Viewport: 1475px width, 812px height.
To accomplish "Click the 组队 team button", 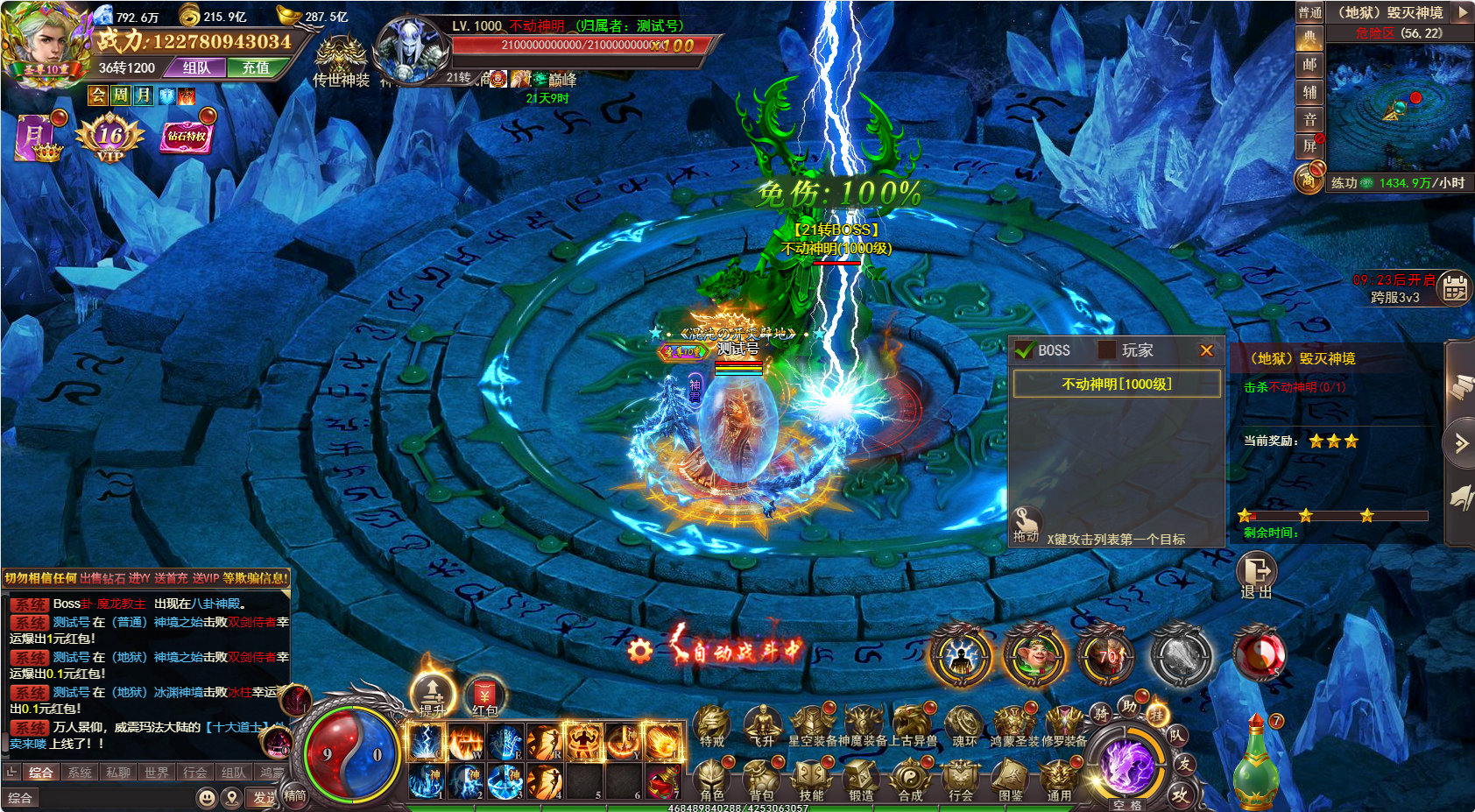I will point(197,67).
